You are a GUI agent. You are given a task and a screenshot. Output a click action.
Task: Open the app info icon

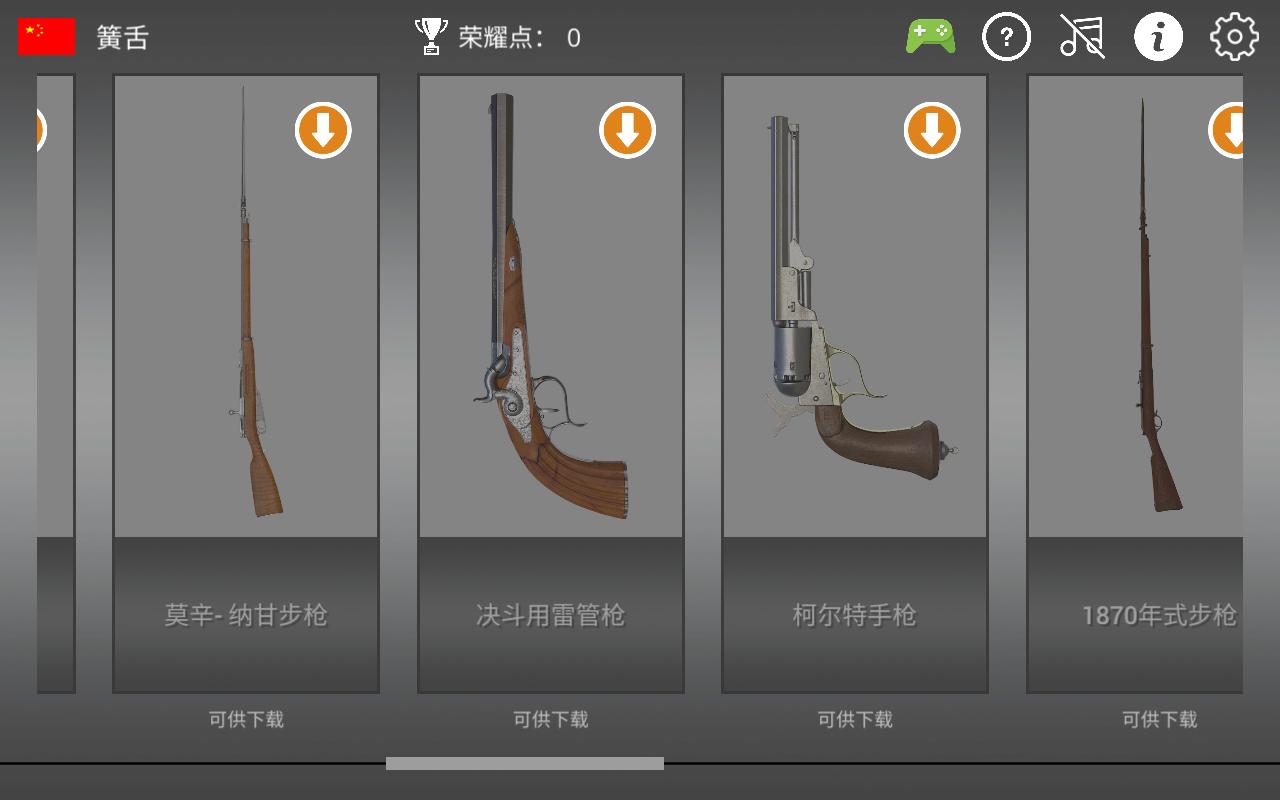pos(1158,36)
